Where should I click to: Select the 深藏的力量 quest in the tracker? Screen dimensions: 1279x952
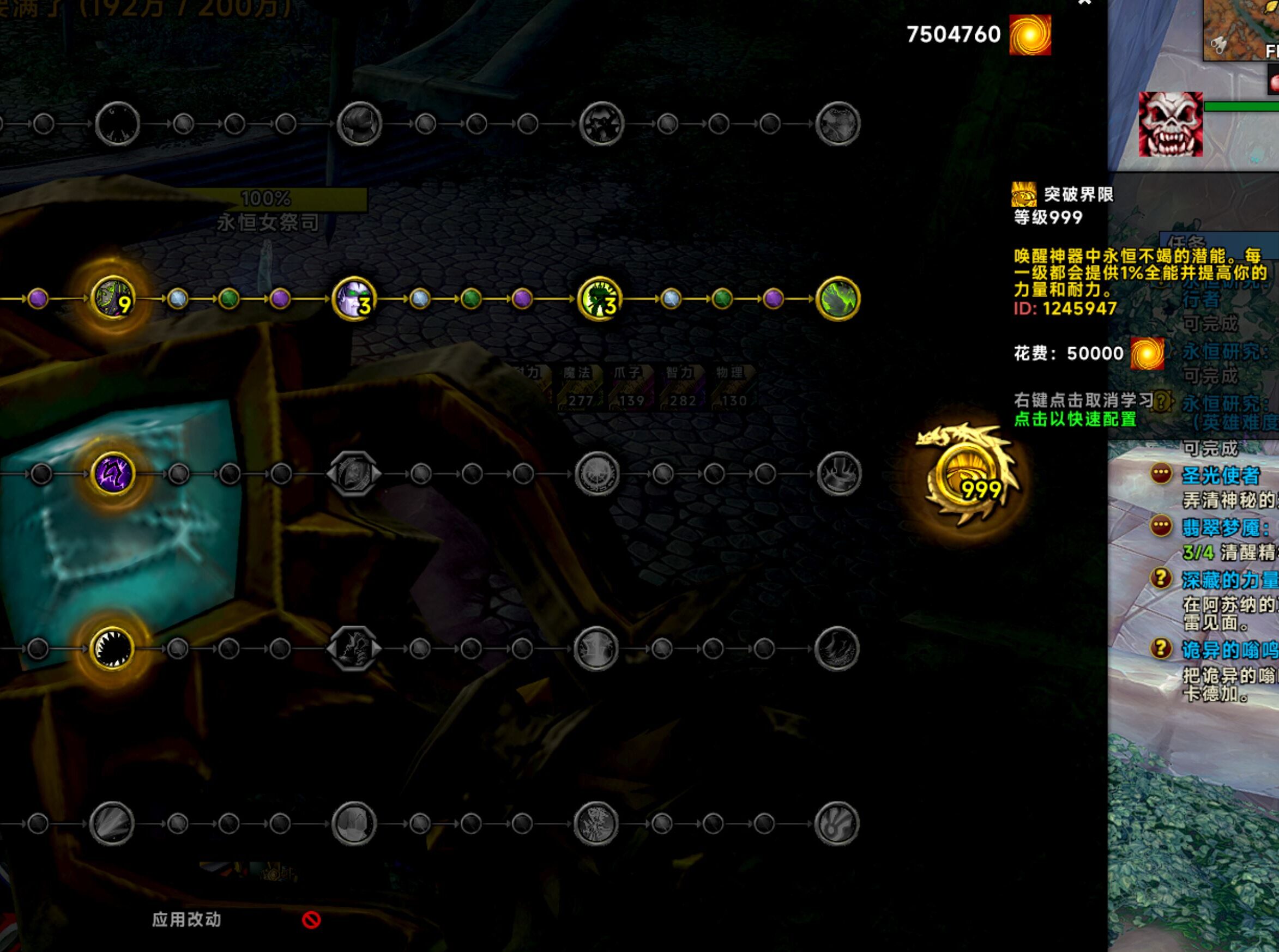coord(1229,580)
